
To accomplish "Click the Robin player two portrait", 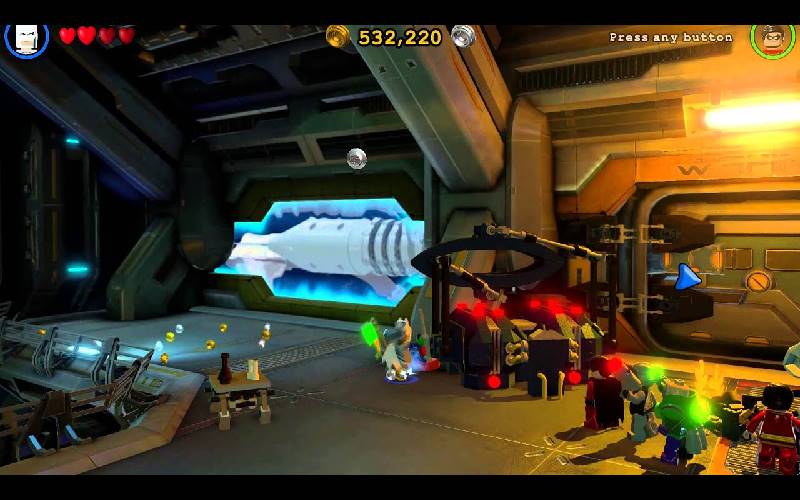I will (x=771, y=39).
